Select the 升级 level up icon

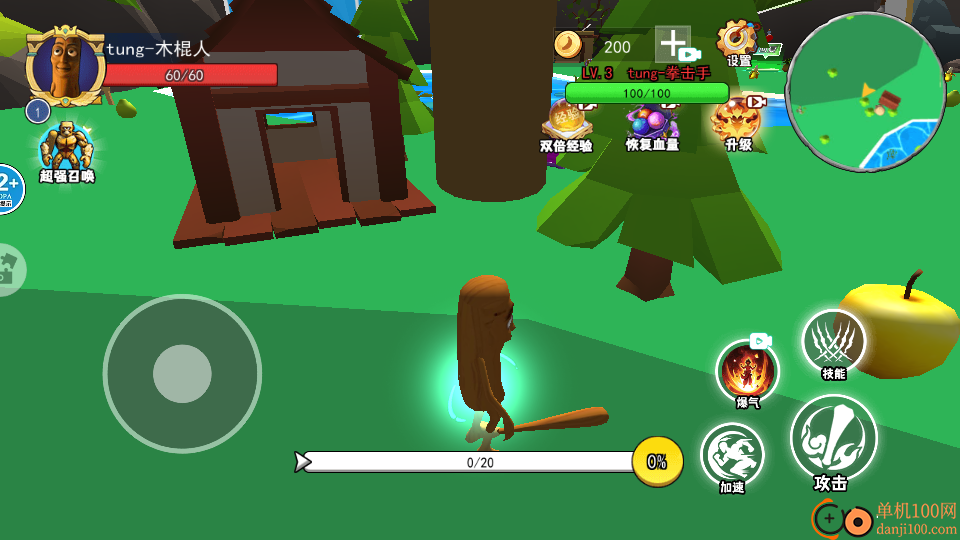click(x=737, y=120)
